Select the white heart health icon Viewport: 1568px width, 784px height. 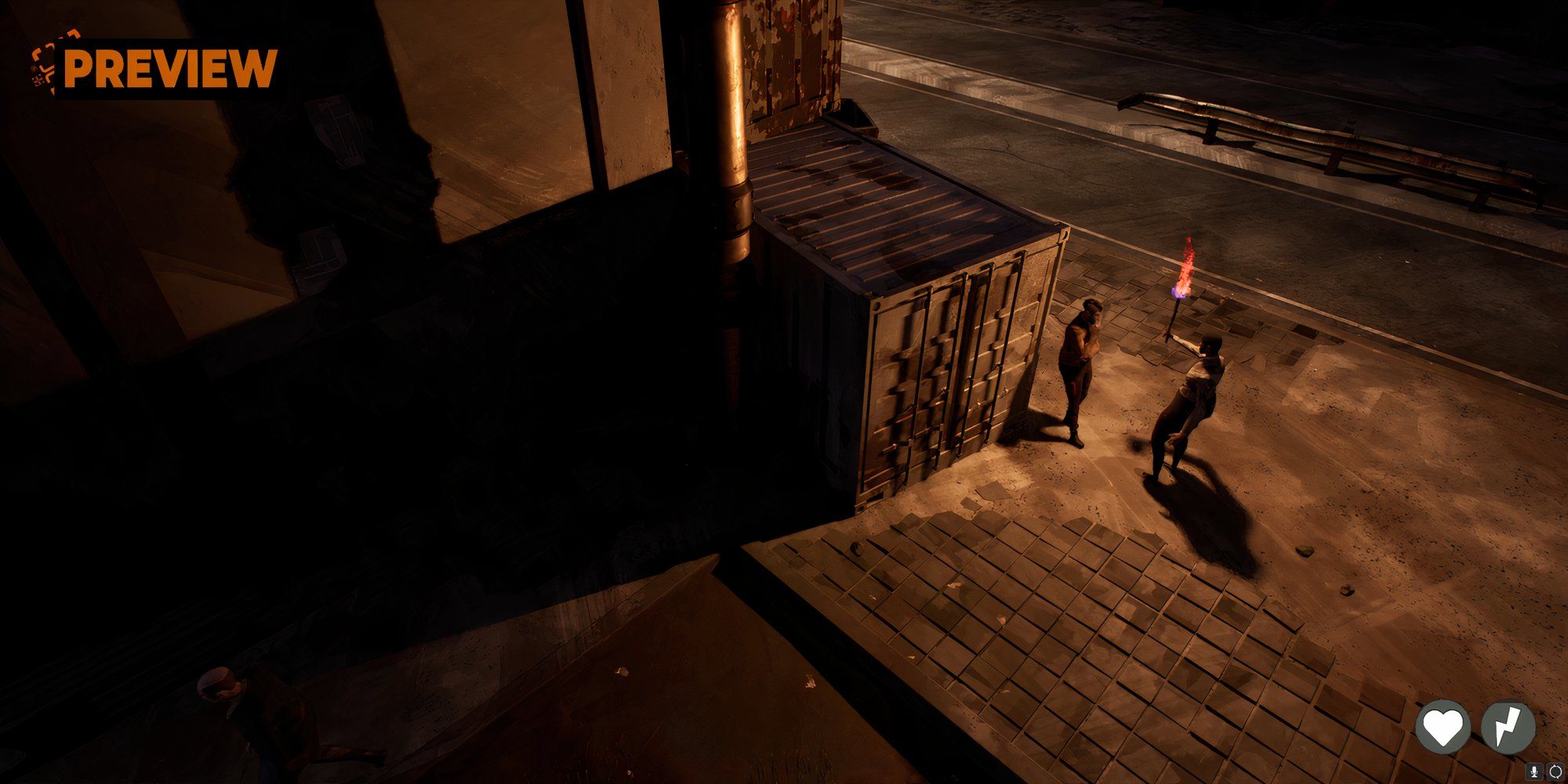1443,727
